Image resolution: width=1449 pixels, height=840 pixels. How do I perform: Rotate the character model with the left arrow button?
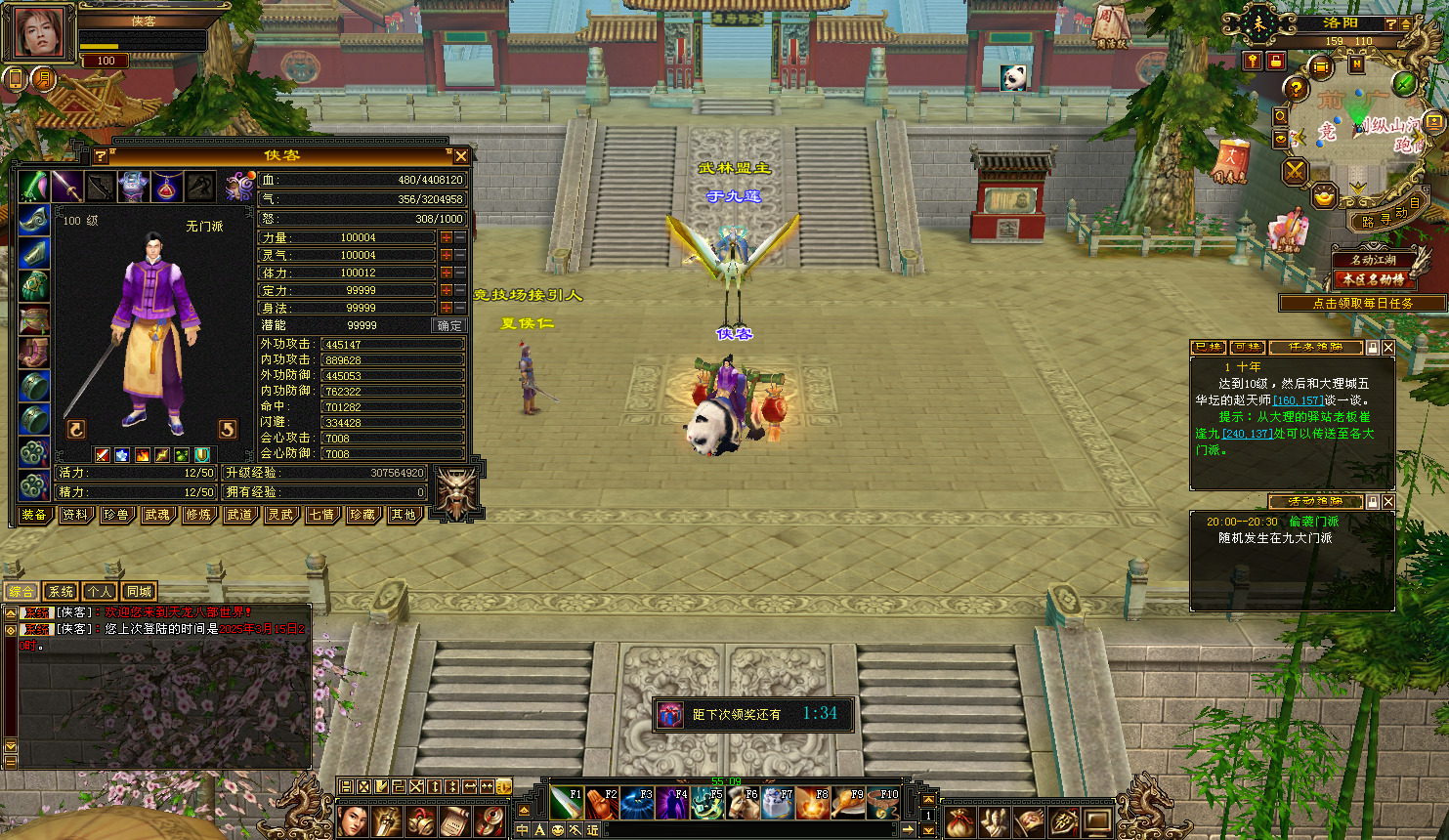coord(76,429)
